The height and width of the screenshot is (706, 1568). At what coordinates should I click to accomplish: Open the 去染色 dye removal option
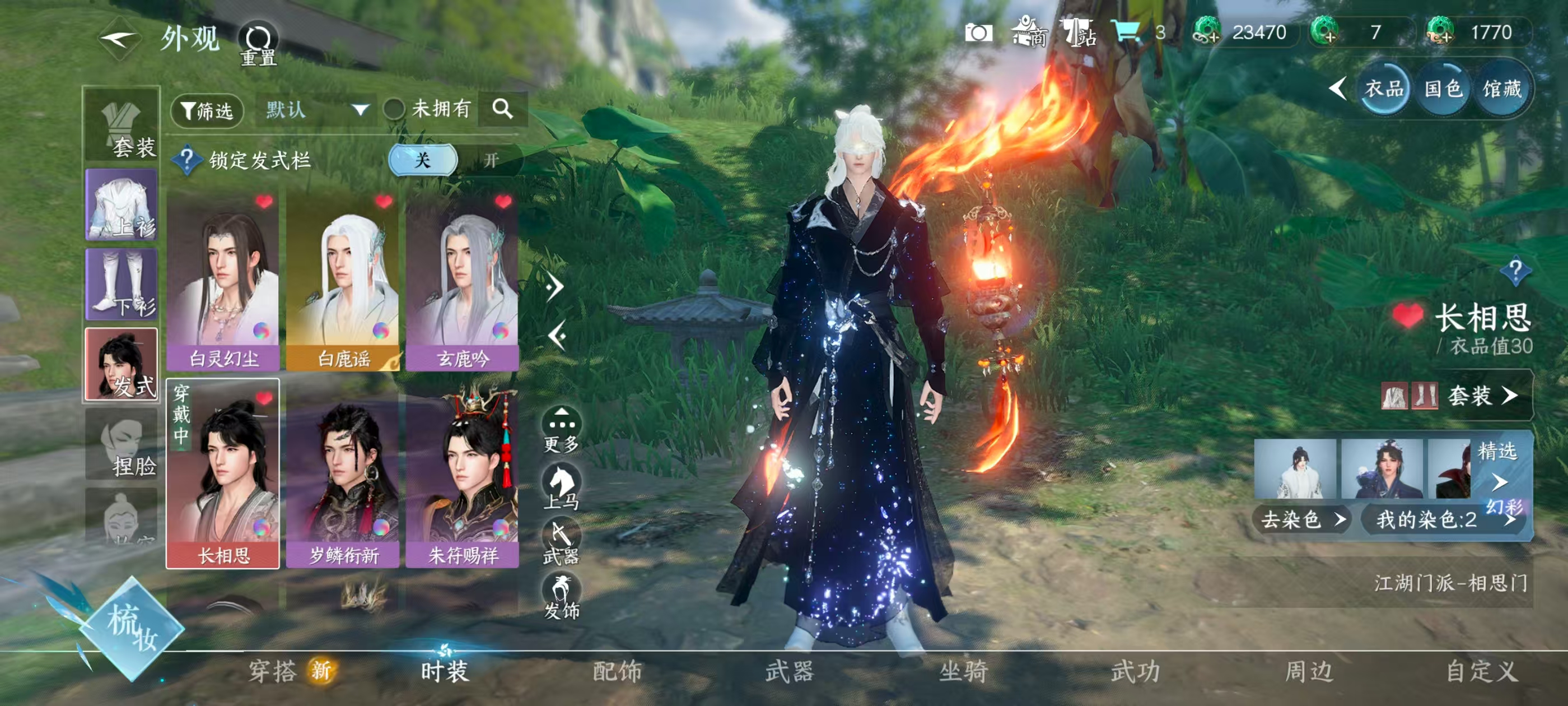pos(1301,519)
